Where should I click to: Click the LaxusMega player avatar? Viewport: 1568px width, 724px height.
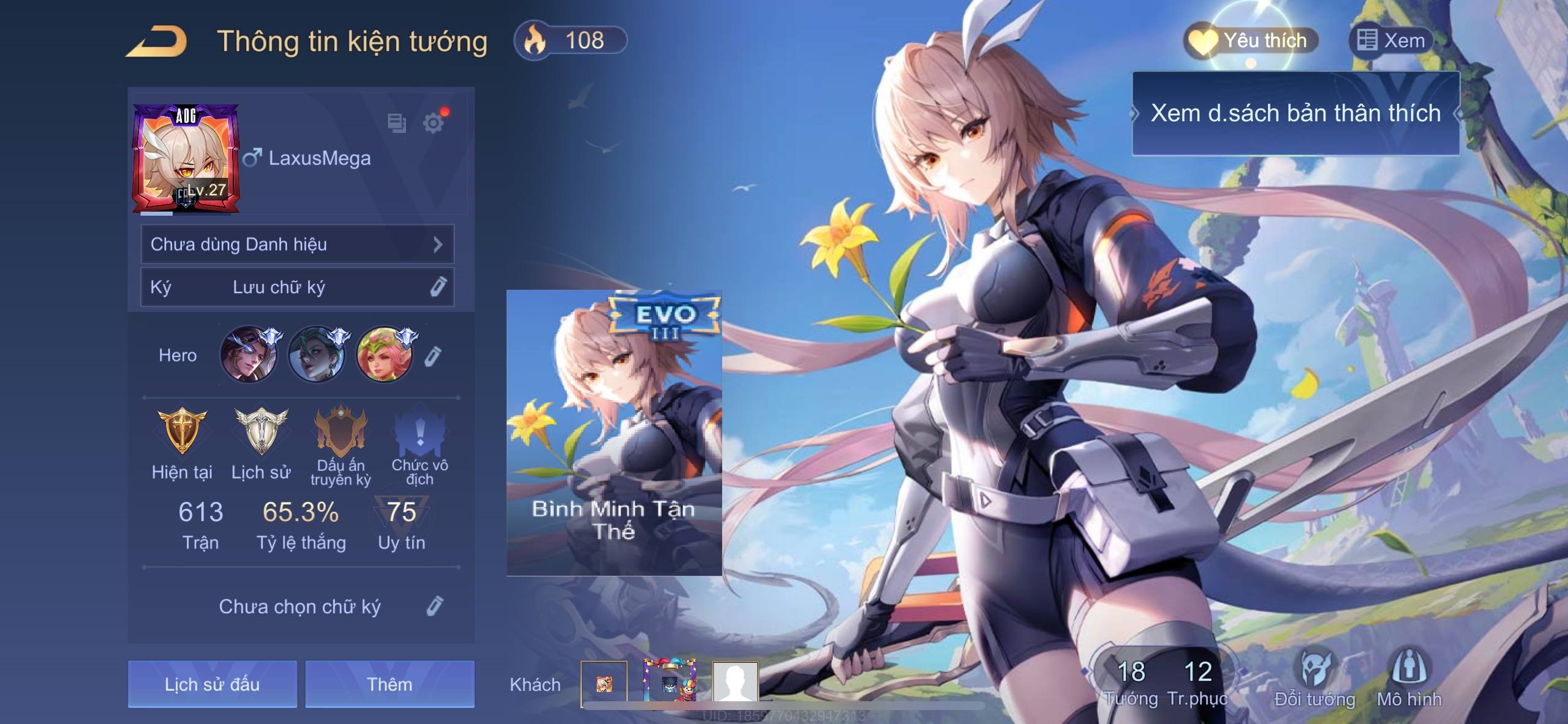[x=186, y=159]
